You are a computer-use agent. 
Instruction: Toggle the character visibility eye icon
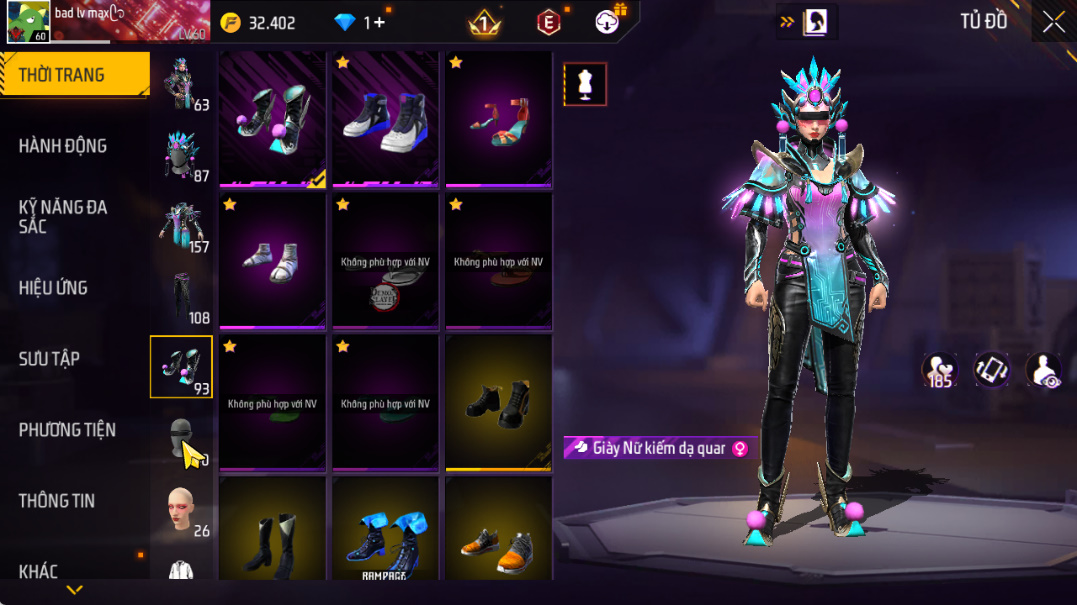[x=1043, y=371]
